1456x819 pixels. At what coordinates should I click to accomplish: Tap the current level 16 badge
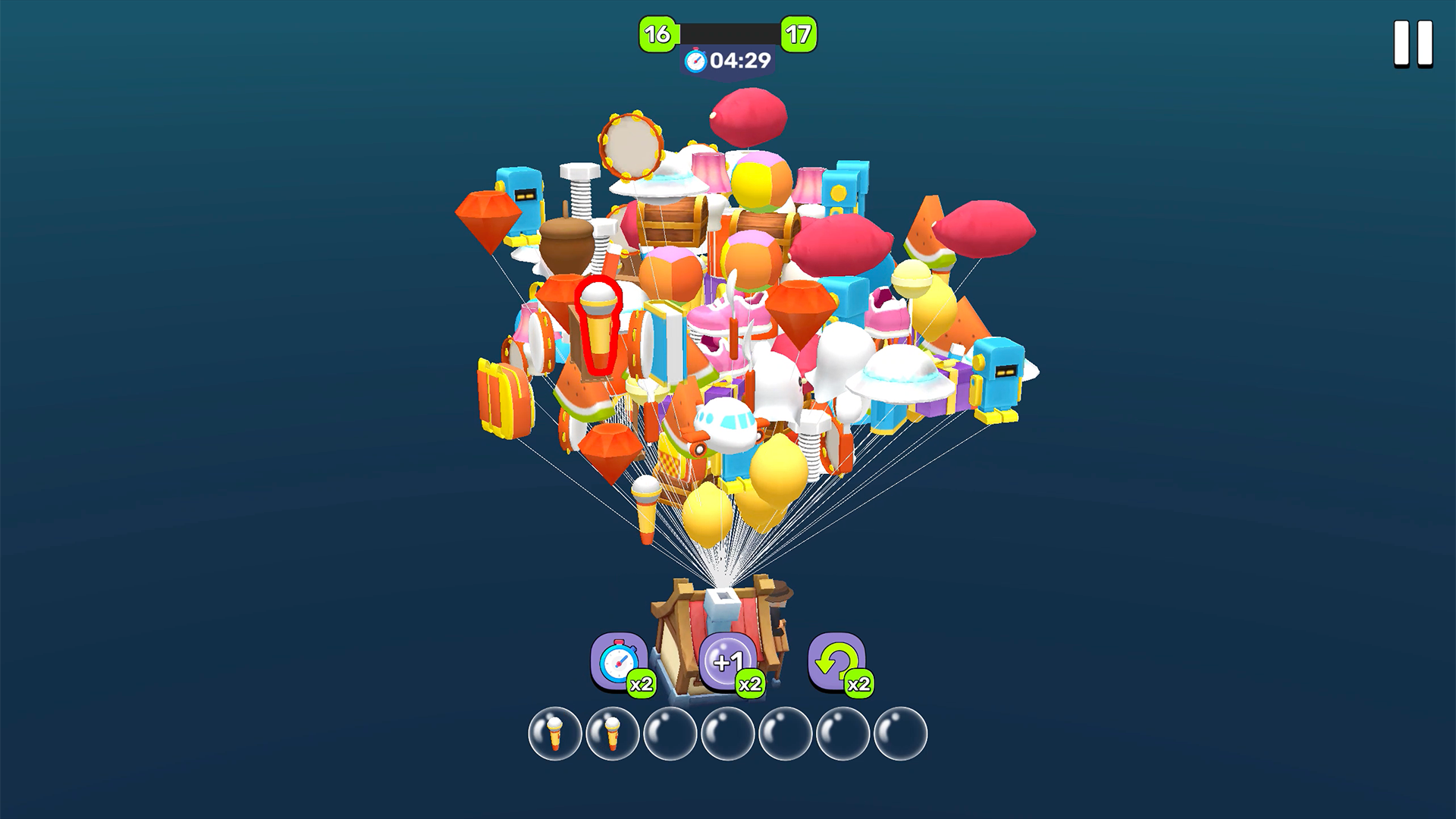(x=657, y=33)
